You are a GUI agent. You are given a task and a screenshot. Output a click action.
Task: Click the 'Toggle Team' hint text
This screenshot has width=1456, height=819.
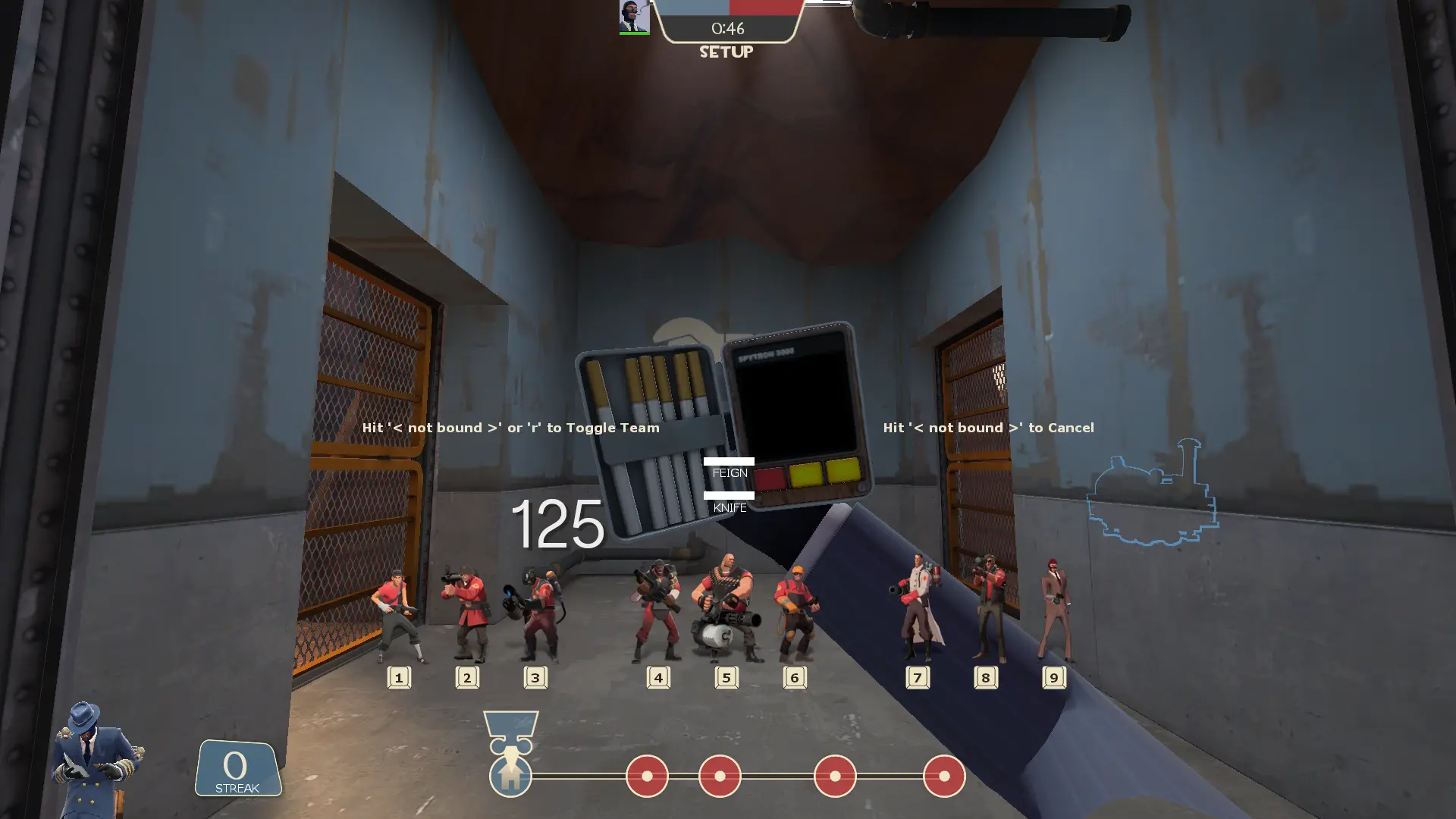pos(510,427)
